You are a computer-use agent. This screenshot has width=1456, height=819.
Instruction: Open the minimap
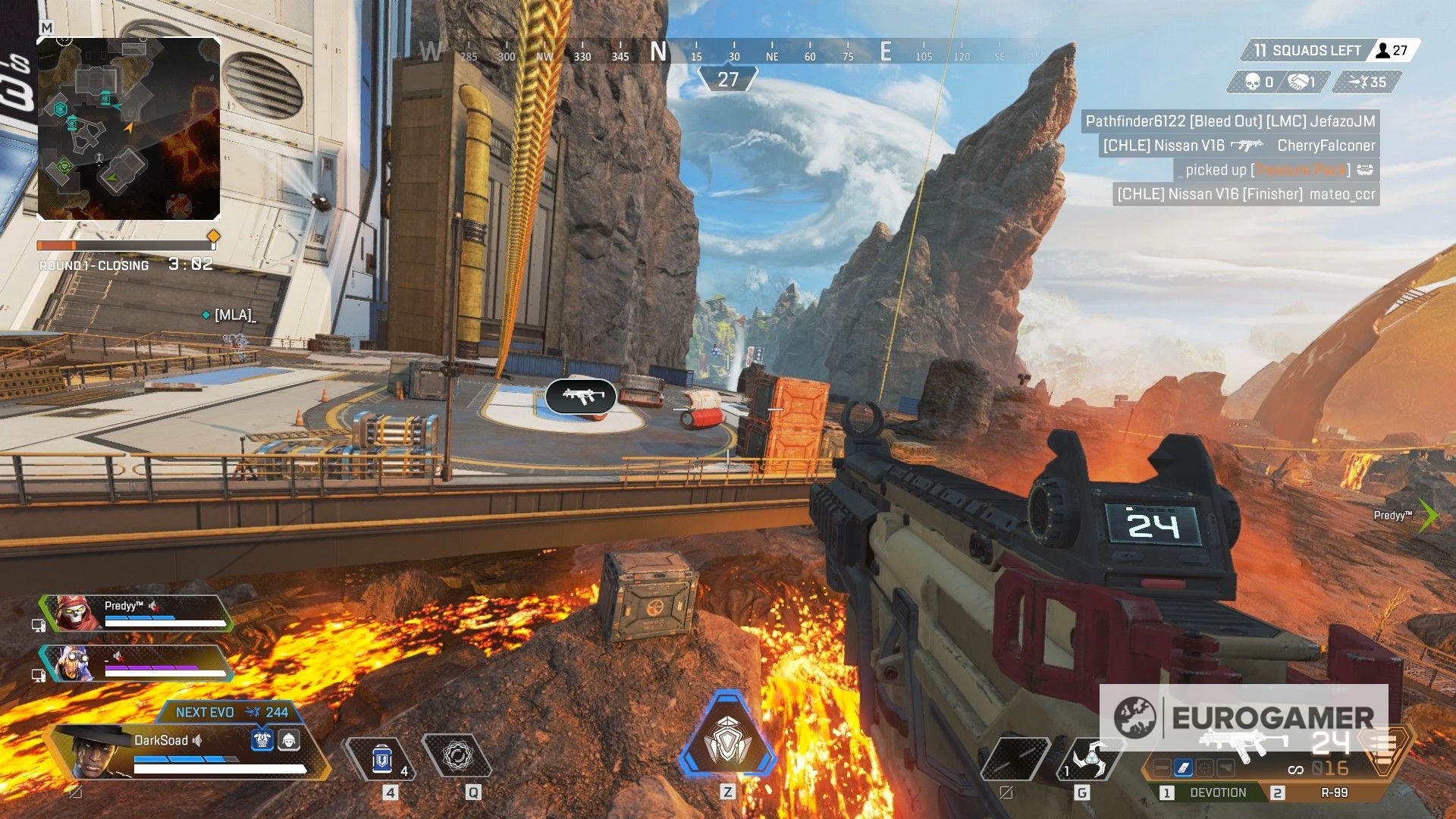pos(129,129)
